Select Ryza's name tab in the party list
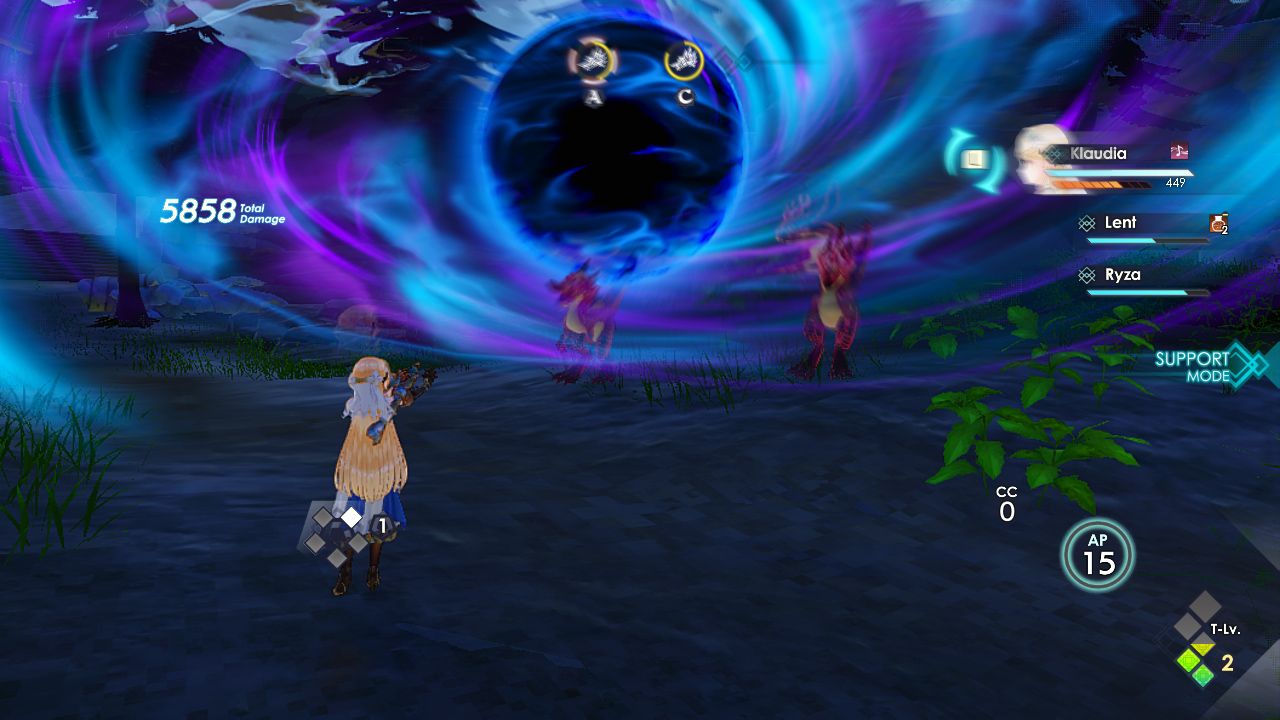 click(1122, 274)
